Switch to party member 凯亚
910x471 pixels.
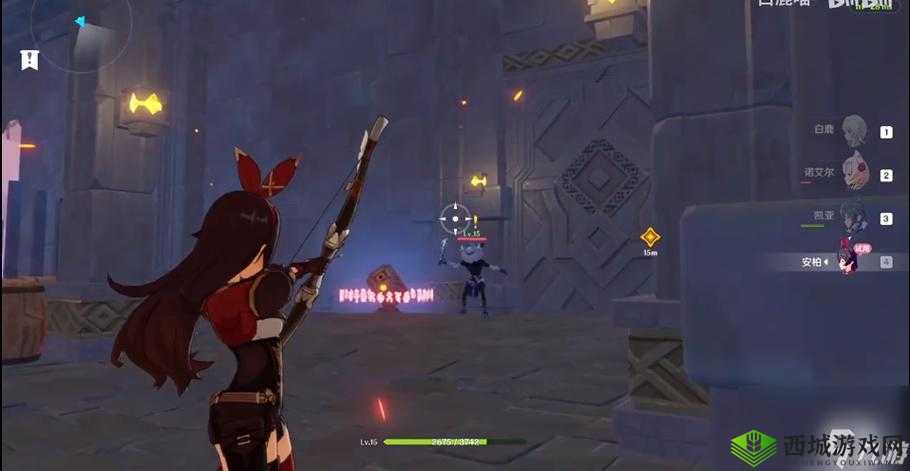(x=853, y=217)
